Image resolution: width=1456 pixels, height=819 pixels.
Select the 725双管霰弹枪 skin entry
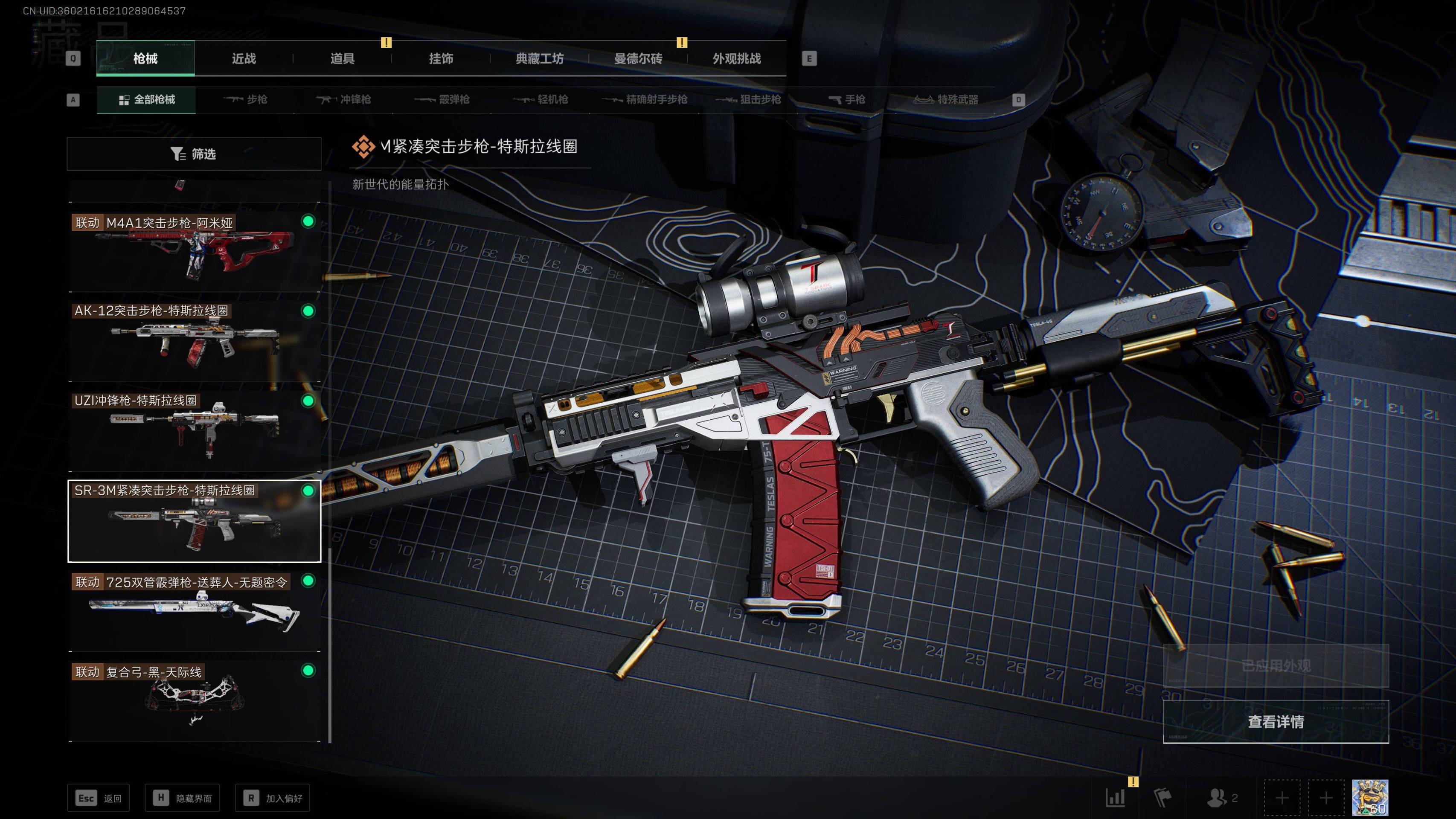tap(194, 611)
